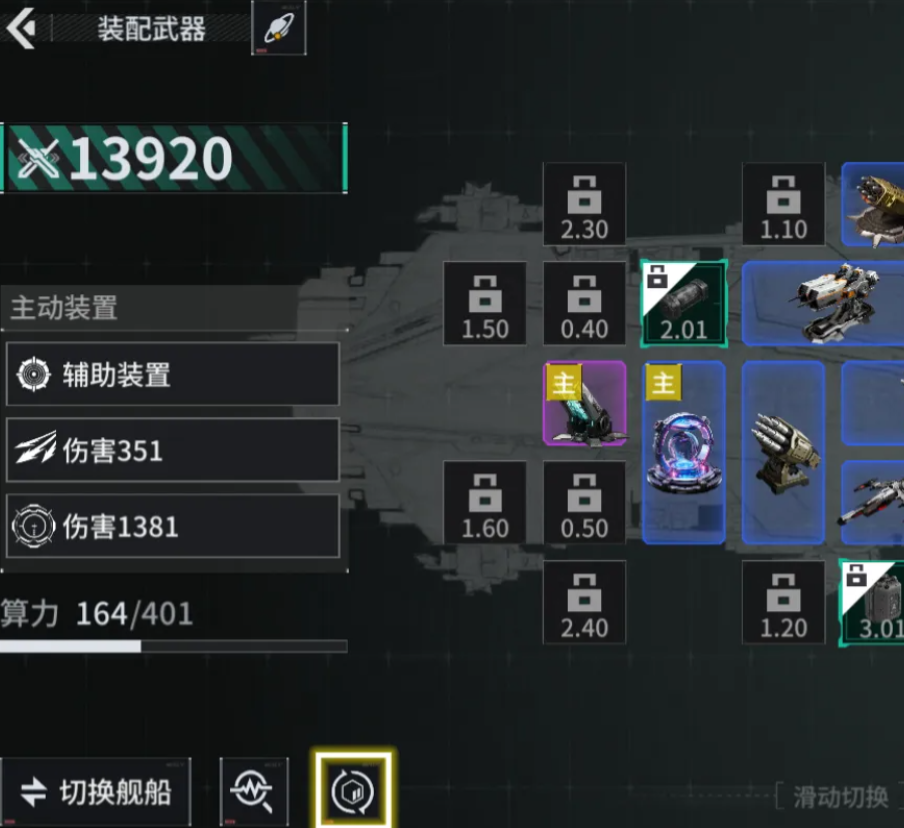Activate the yellow-highlighted cube refresh button

(352, 790)
